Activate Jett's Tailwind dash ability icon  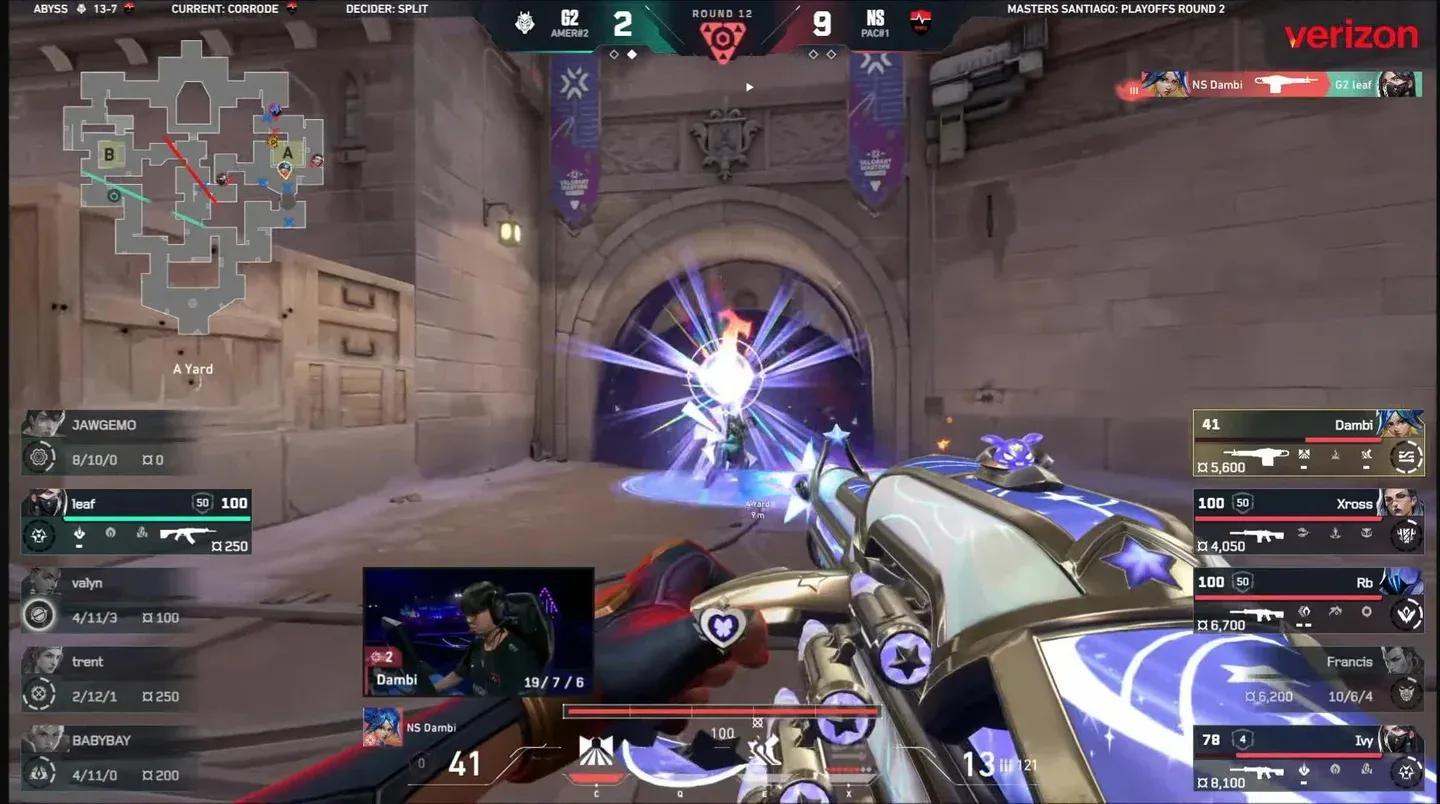coord(765,750)
